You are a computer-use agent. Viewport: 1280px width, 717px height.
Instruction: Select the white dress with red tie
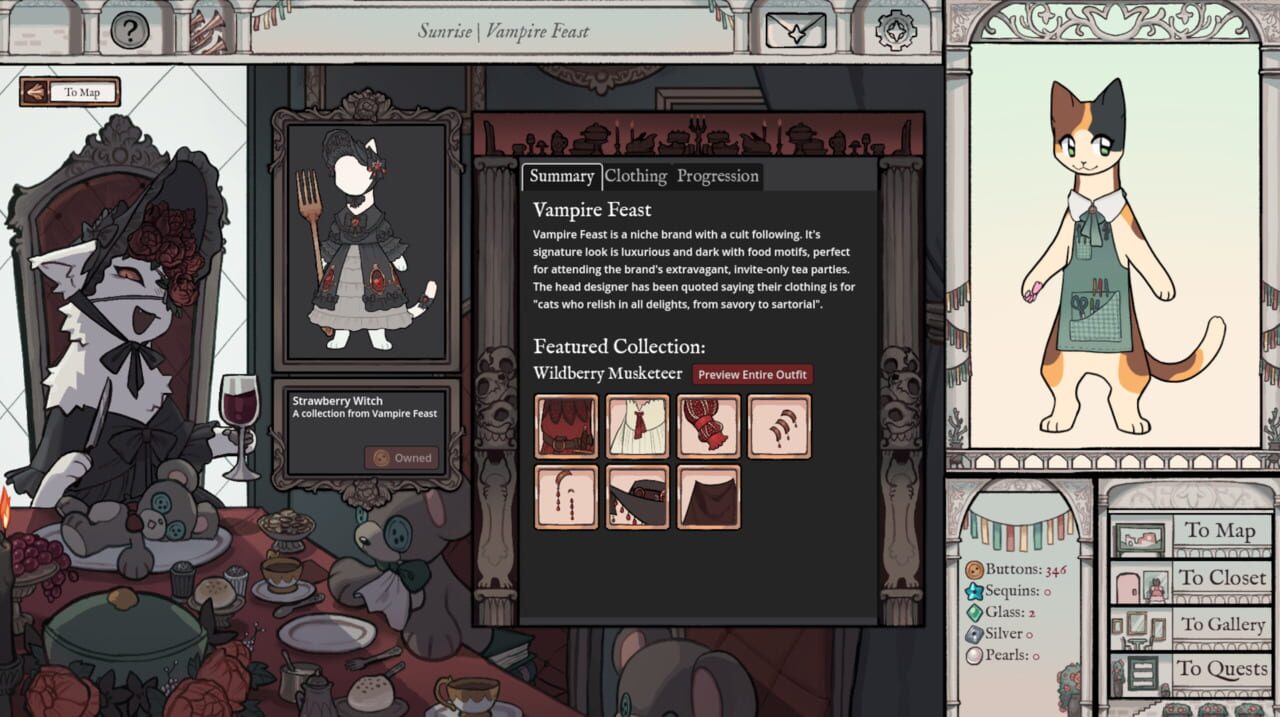click(x=638, y=426)
